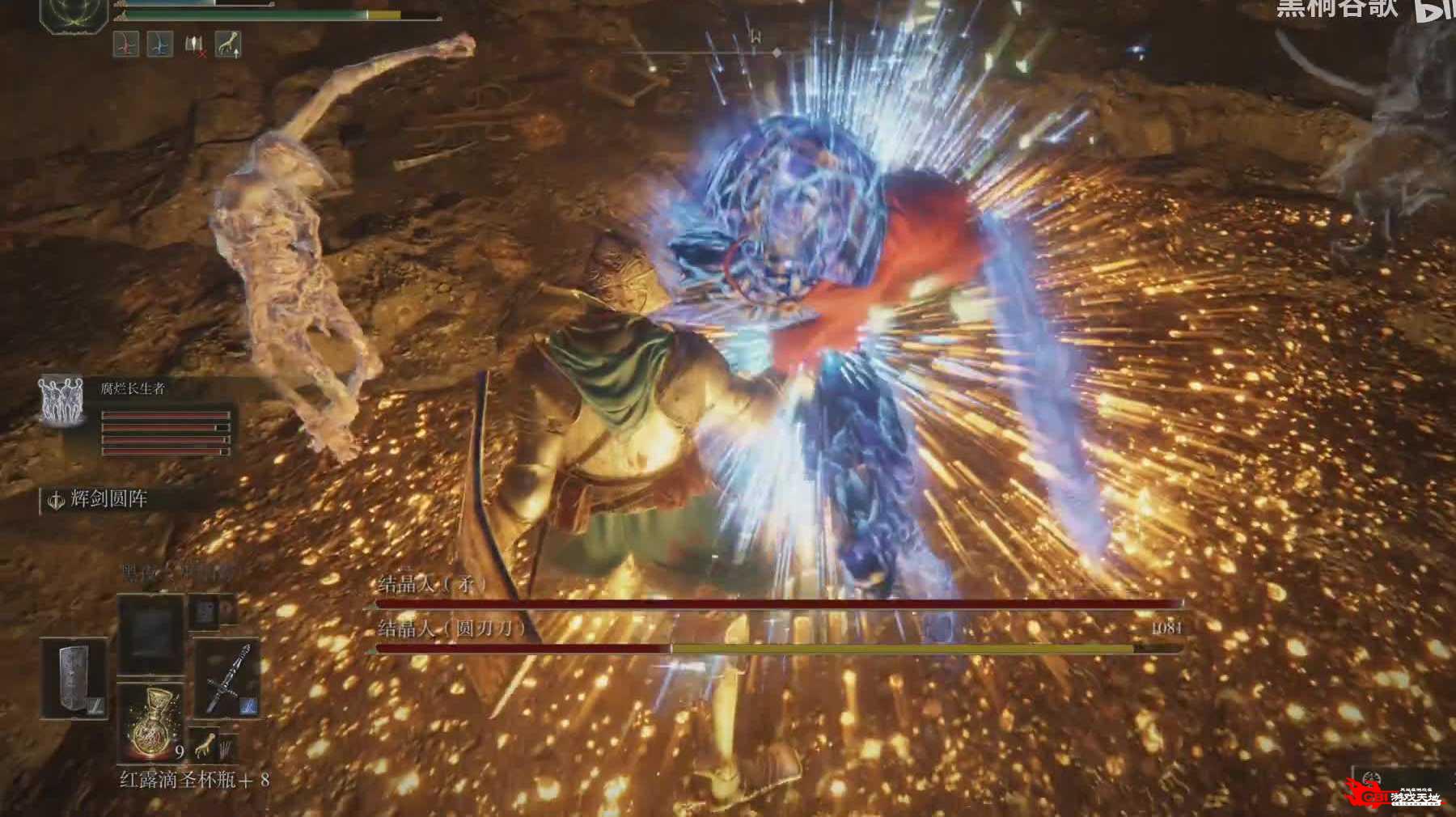This screenshot has width=1456, height=817.
Task: Select the greatshield left-hand slot
Action: [x=74, y=678]
